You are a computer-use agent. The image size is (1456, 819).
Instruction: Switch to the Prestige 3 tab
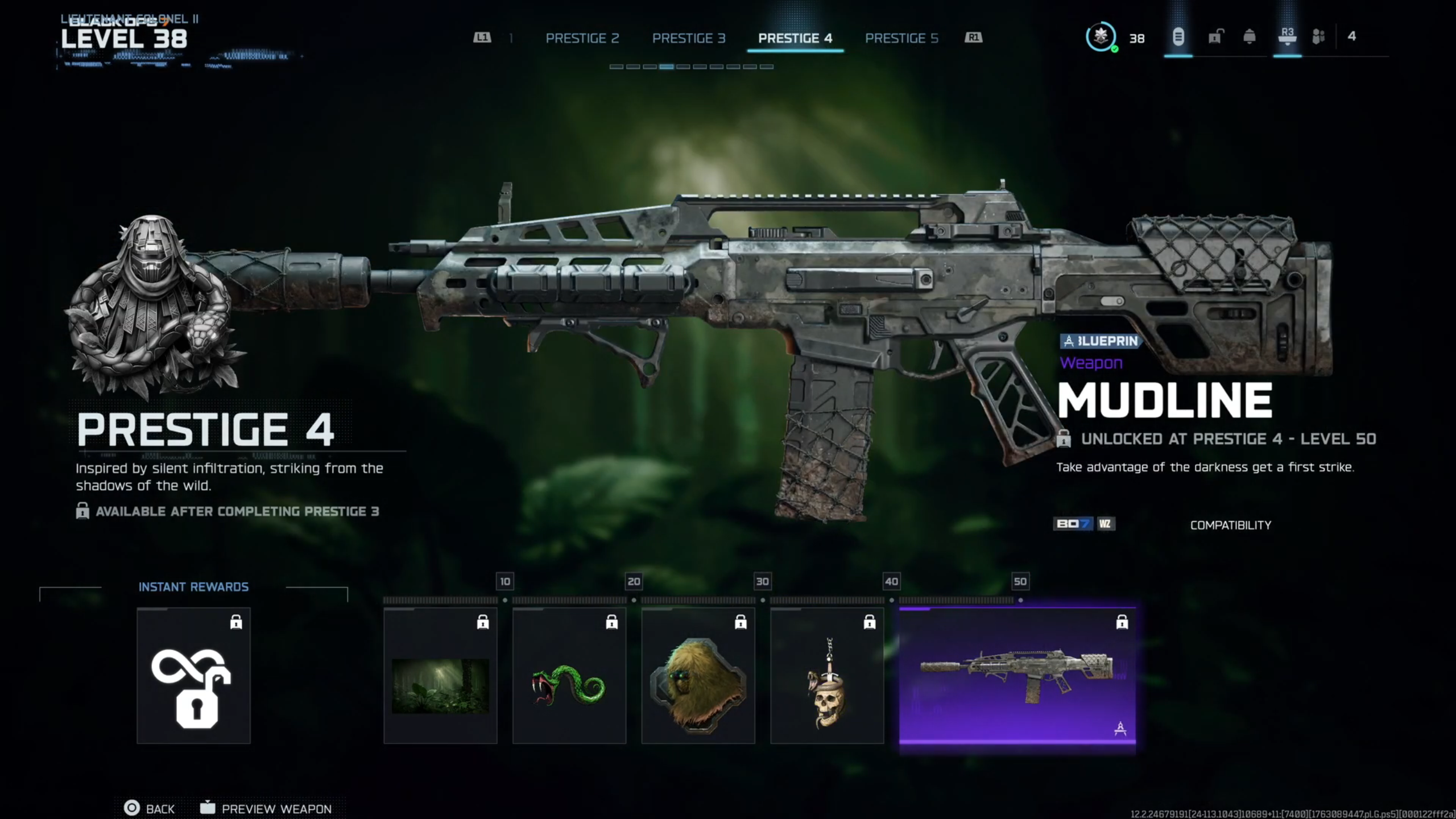(688, 38)
